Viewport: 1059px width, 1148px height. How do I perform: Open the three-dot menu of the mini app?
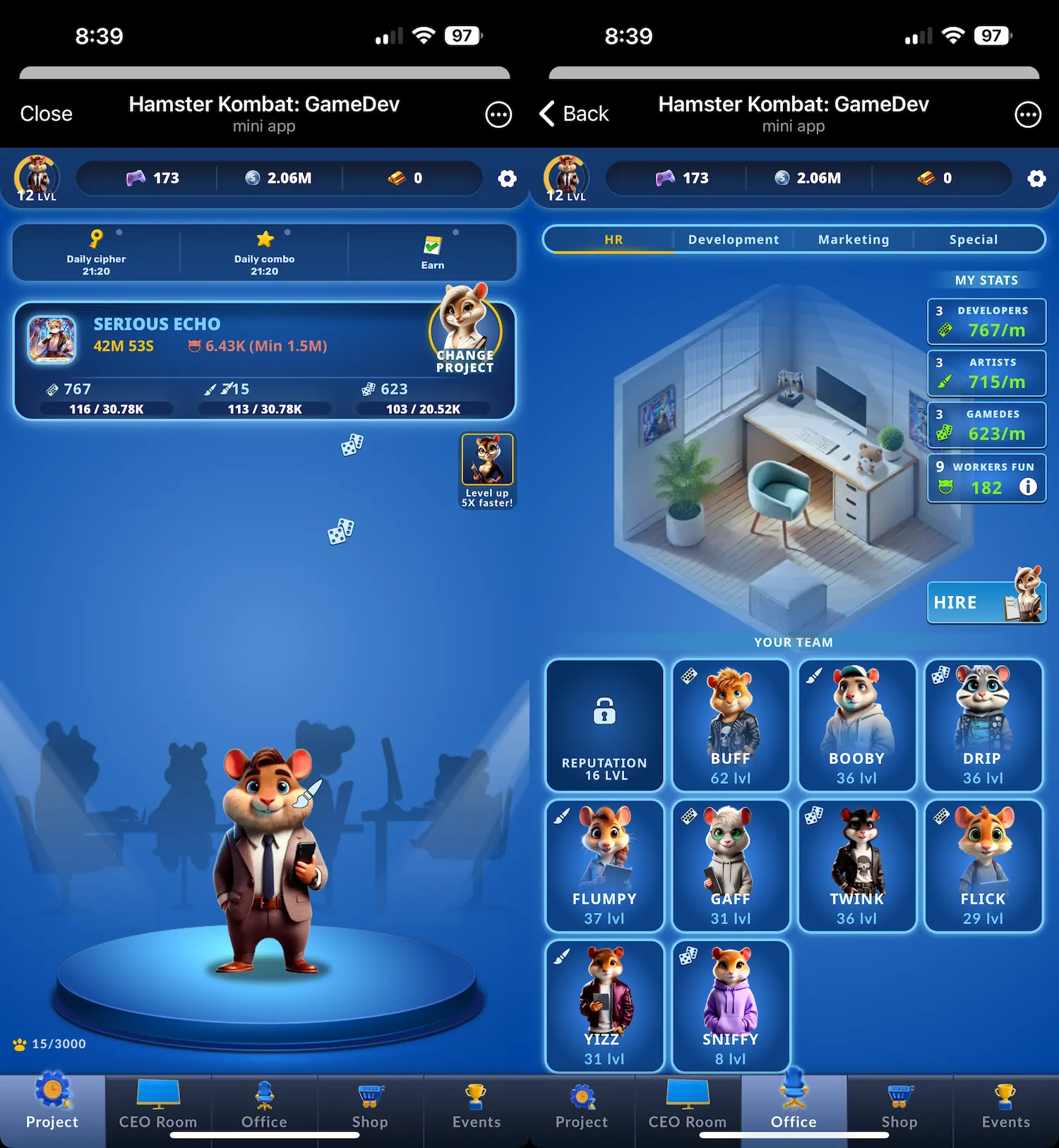(x=498, y=114)
